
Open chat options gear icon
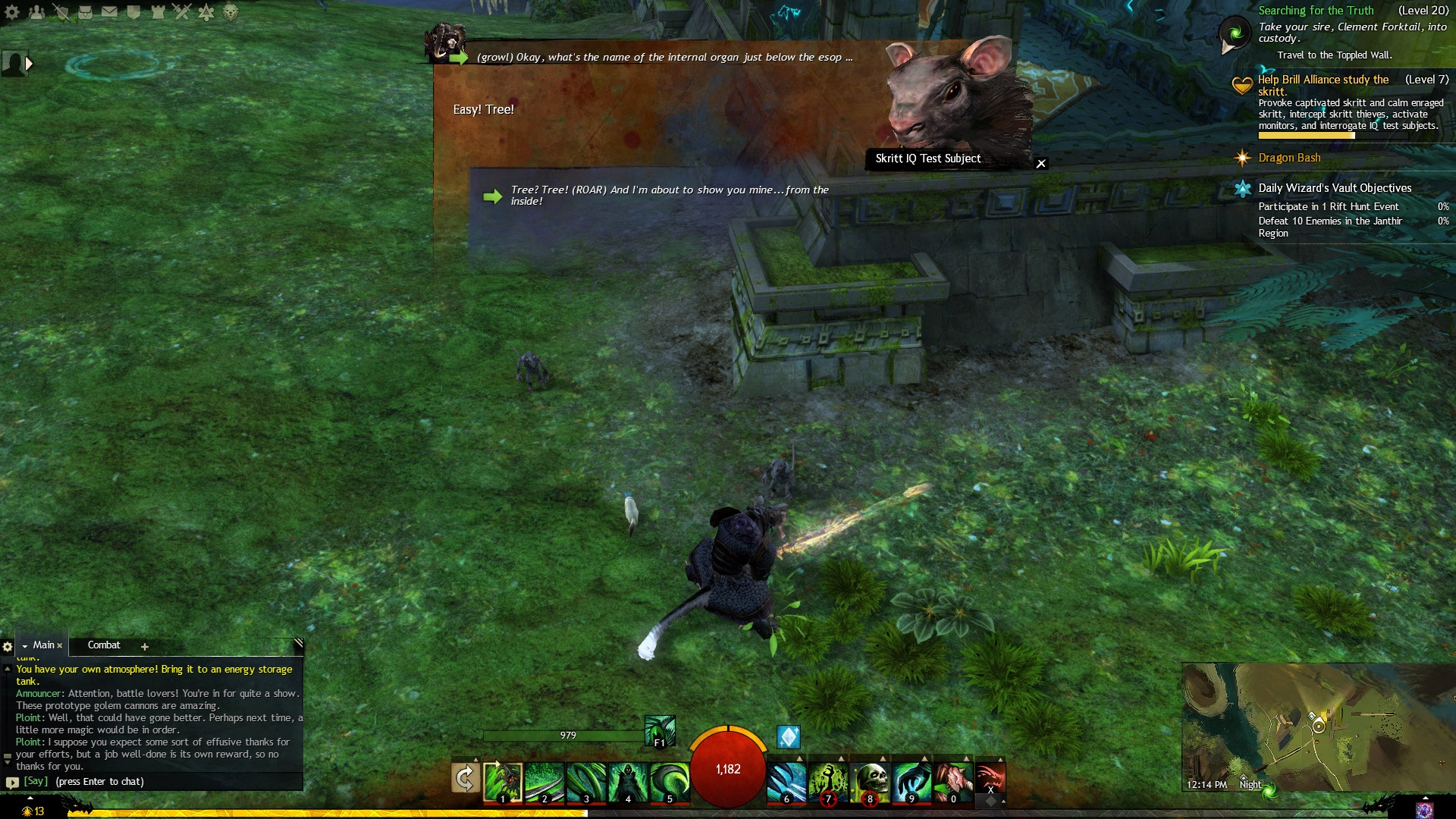tap(8, 647)
